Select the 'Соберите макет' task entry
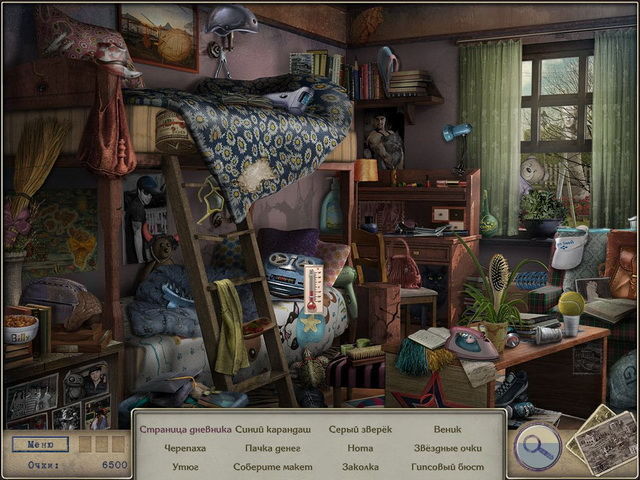This screenshot has width=640, height=480. pos(273,466)
